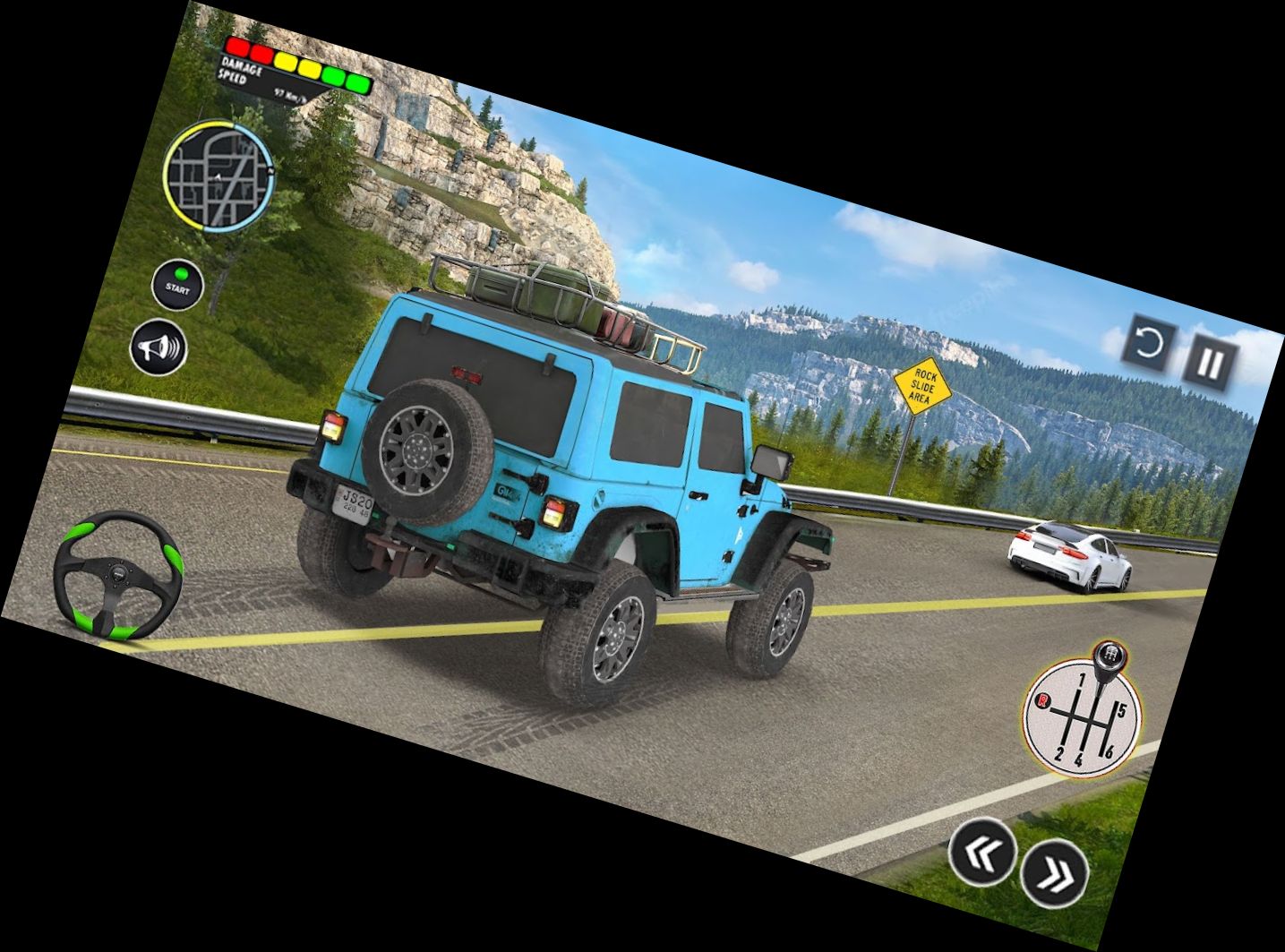Select gear 2 on the shifter diagram

pos(1059,752)
